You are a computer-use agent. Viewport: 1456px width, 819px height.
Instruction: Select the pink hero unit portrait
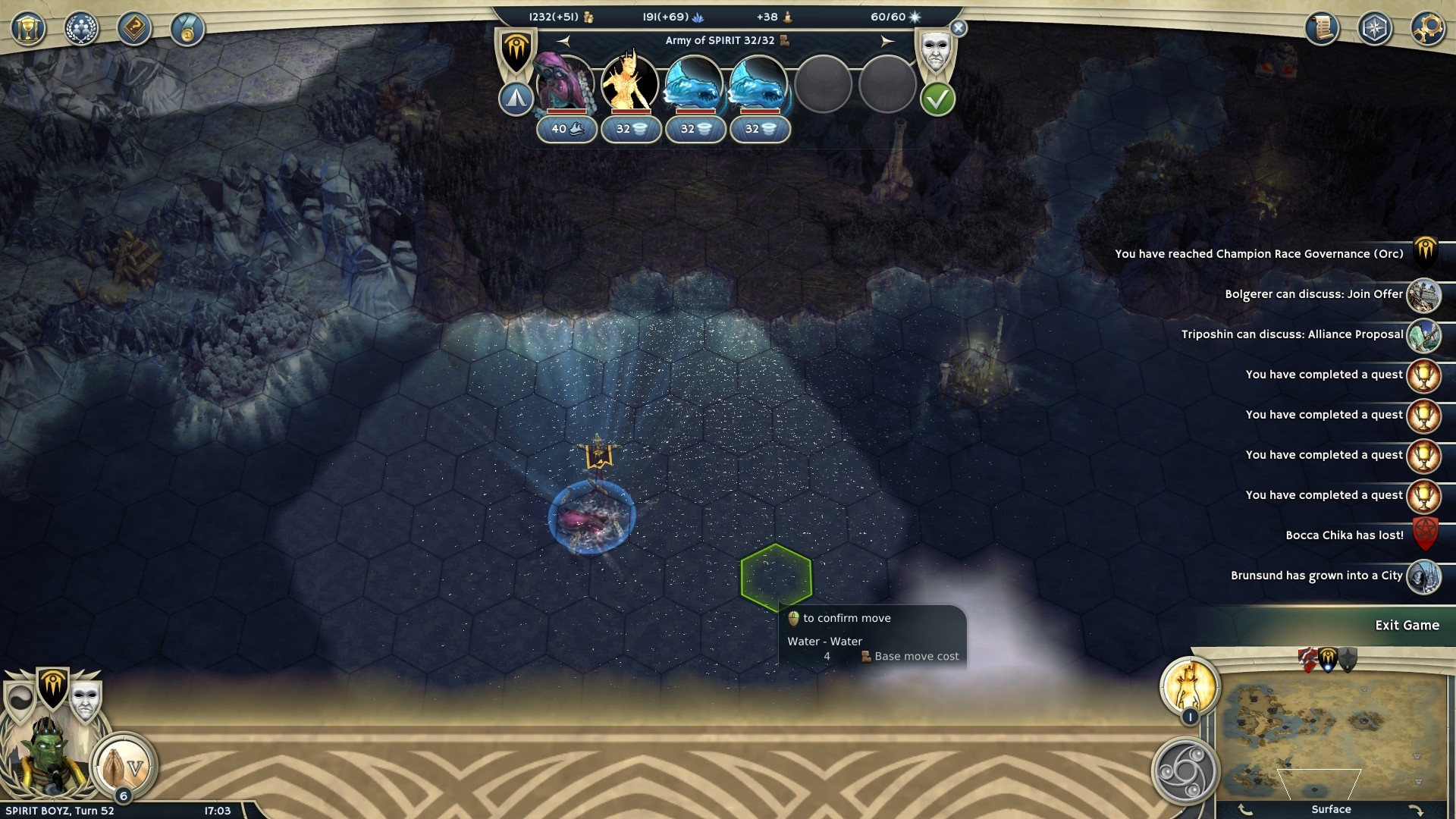(566, 83)
